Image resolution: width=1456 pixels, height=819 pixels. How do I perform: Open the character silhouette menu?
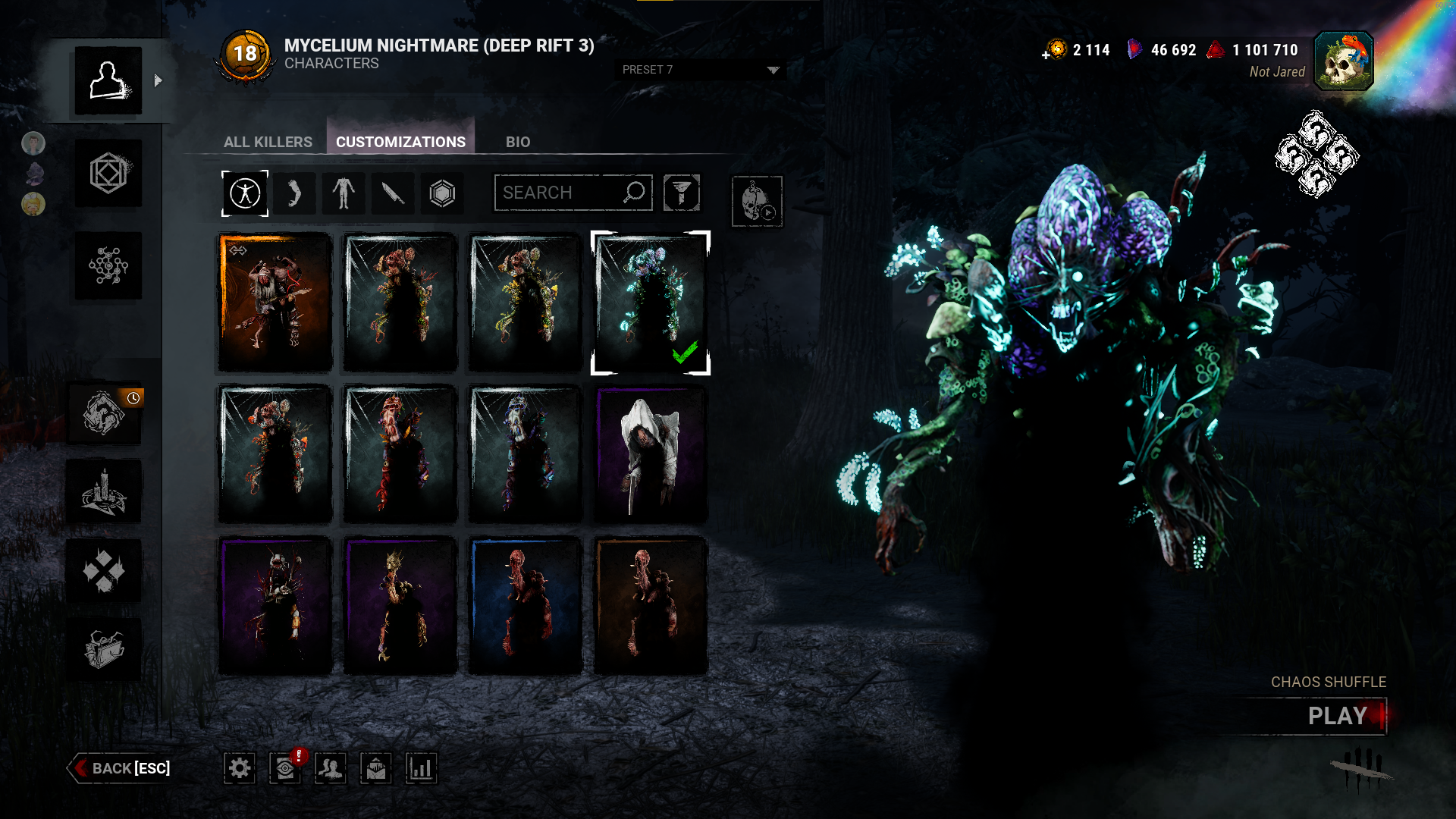tap(108, 80)
